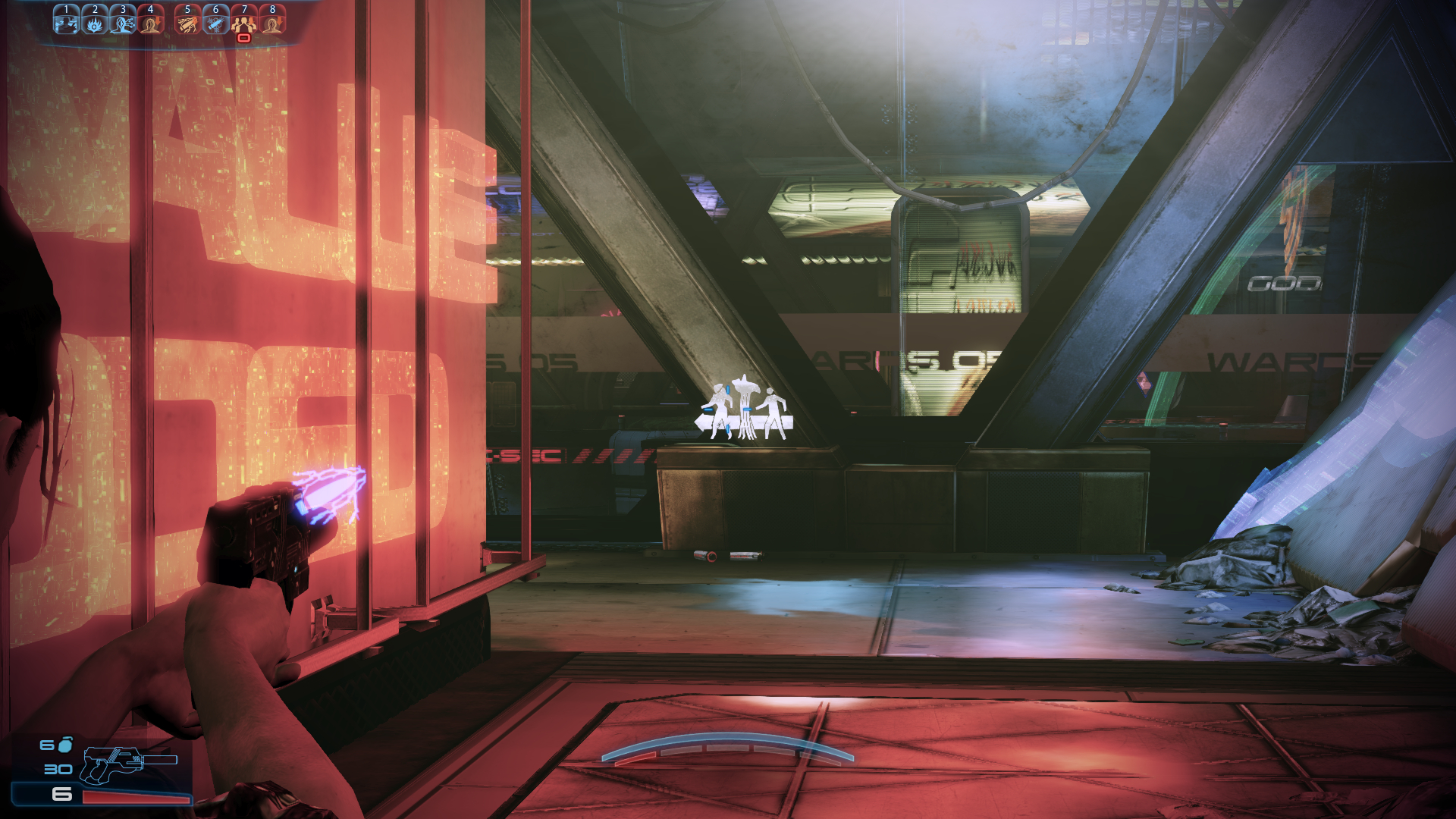
Task: Enable the cryo ammo snowflake power in slot 6
Action: (215, 22)
